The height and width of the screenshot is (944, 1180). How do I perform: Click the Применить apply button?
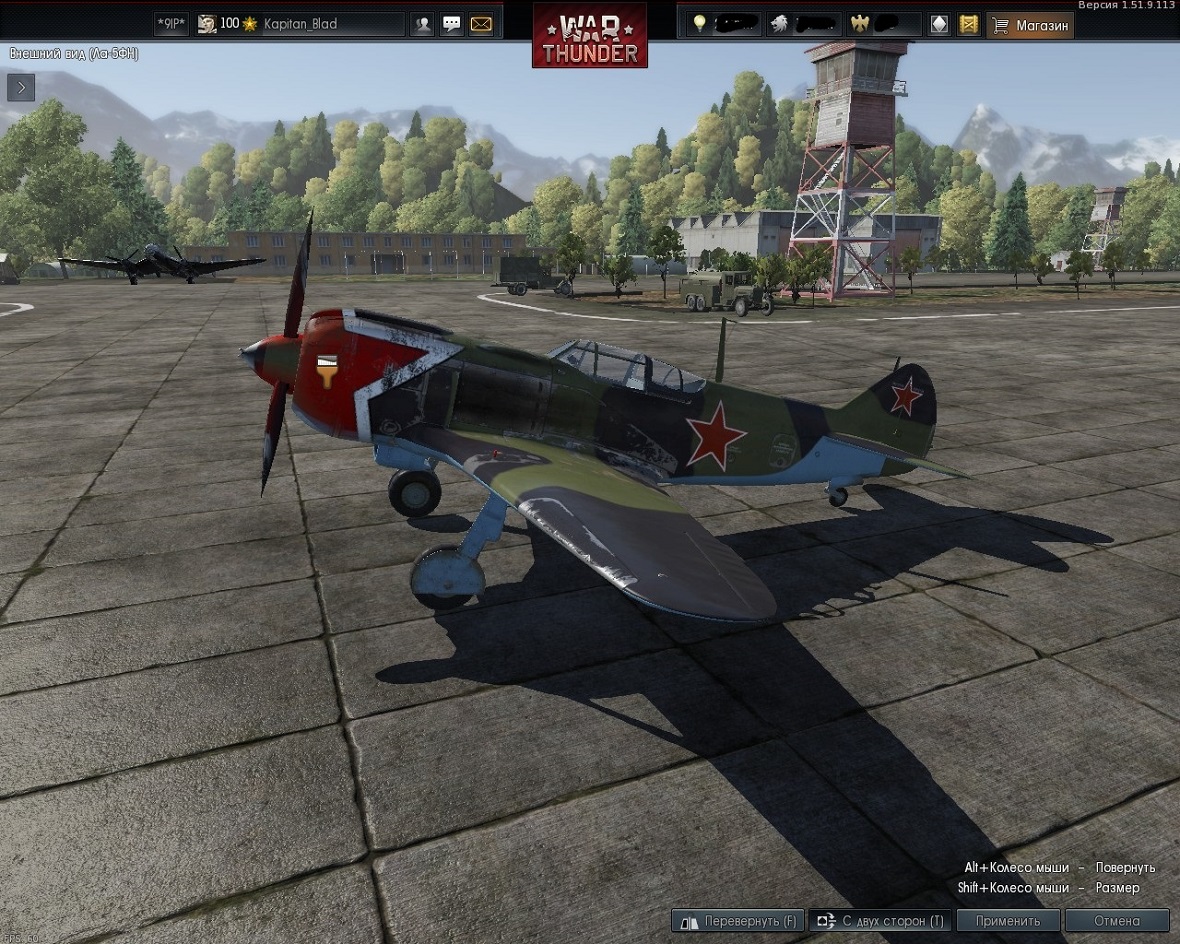coord(1009,920)
